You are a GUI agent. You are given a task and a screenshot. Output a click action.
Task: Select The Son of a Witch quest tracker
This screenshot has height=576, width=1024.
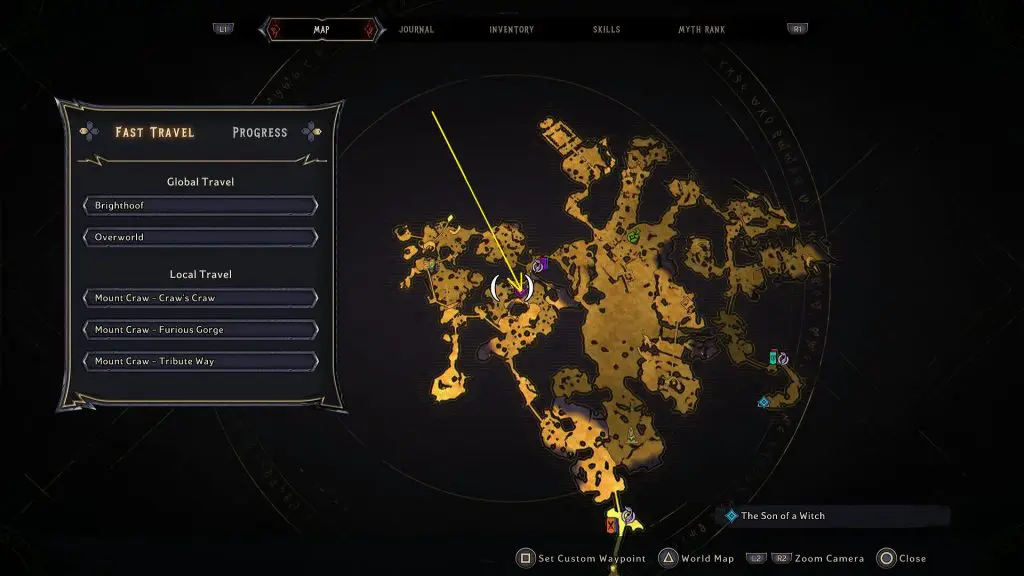[783, 516]
